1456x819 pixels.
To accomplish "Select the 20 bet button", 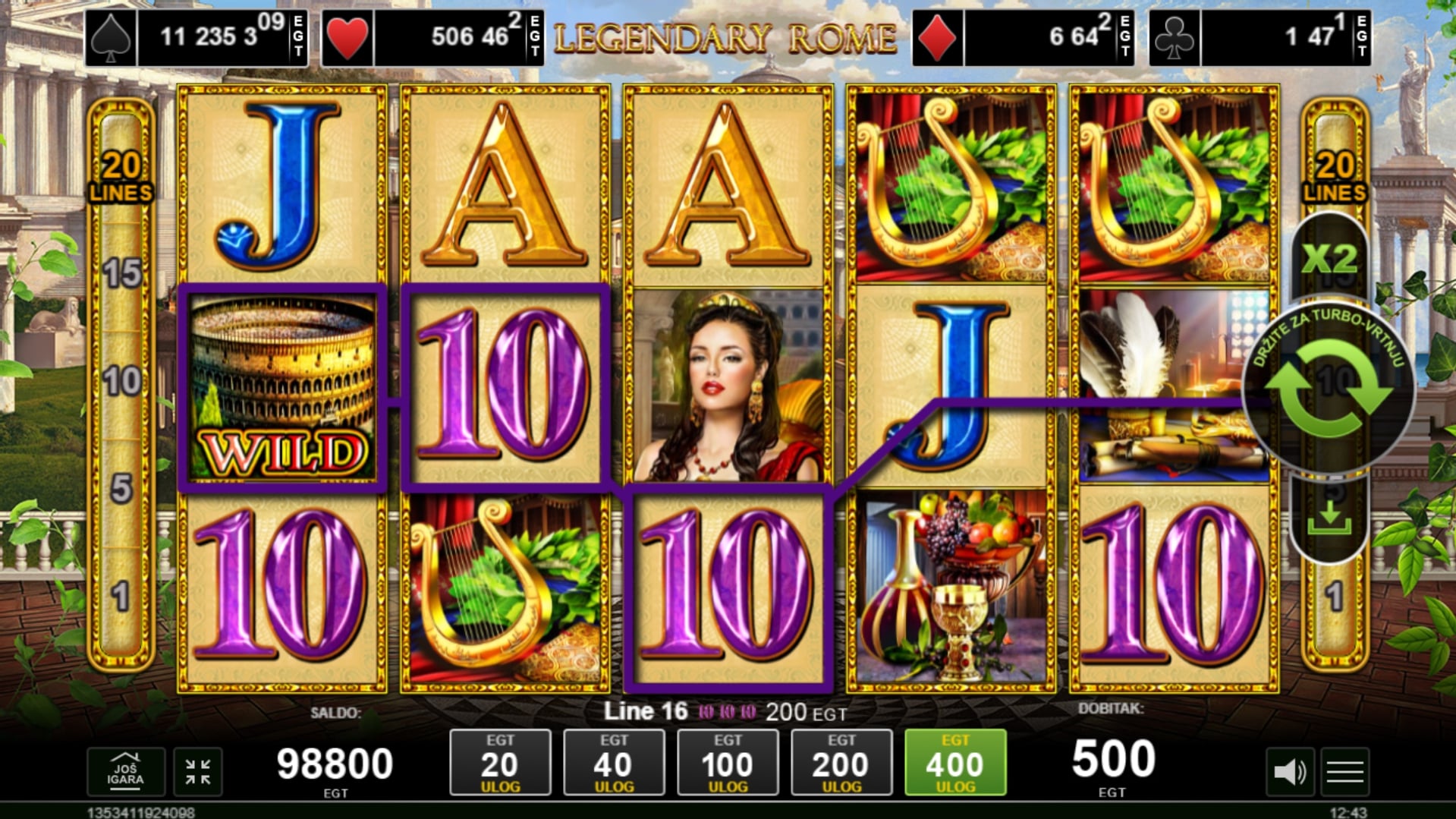I will (x=500, y=762).
